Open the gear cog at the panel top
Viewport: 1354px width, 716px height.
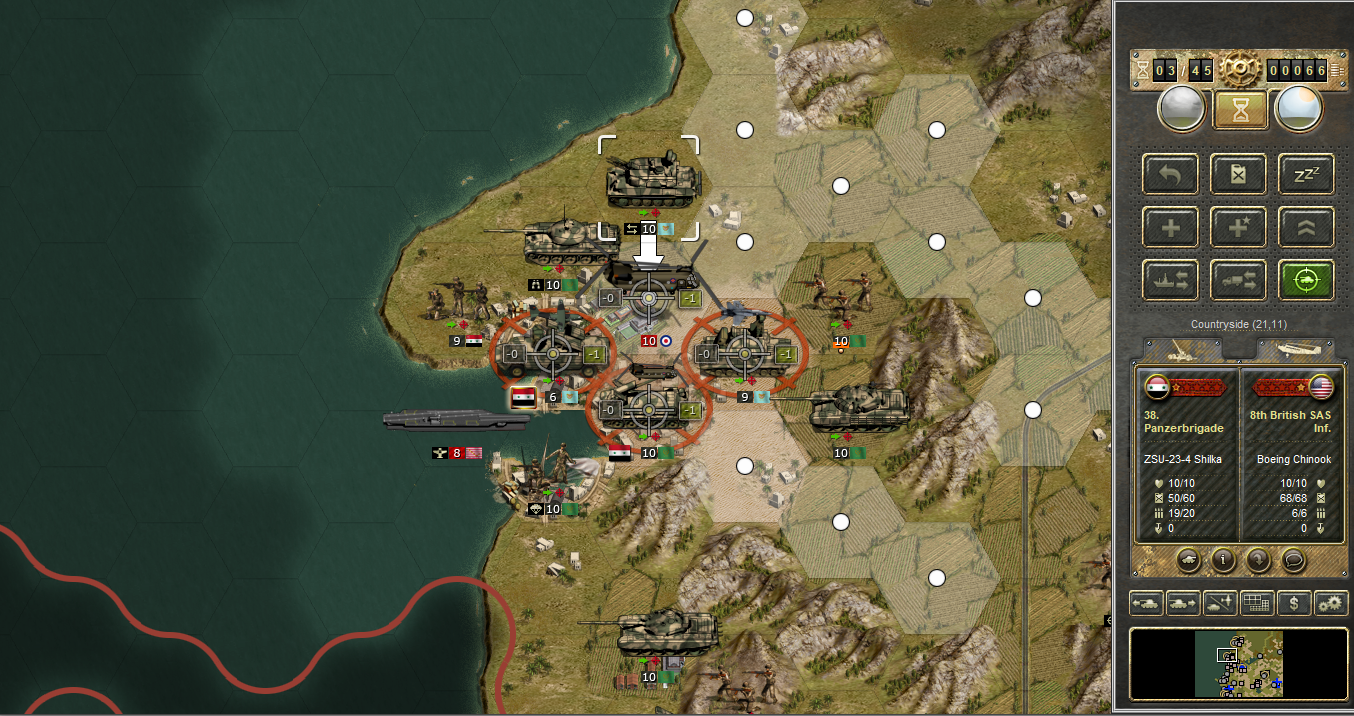pyautogui.click(x=1240, y=69)
